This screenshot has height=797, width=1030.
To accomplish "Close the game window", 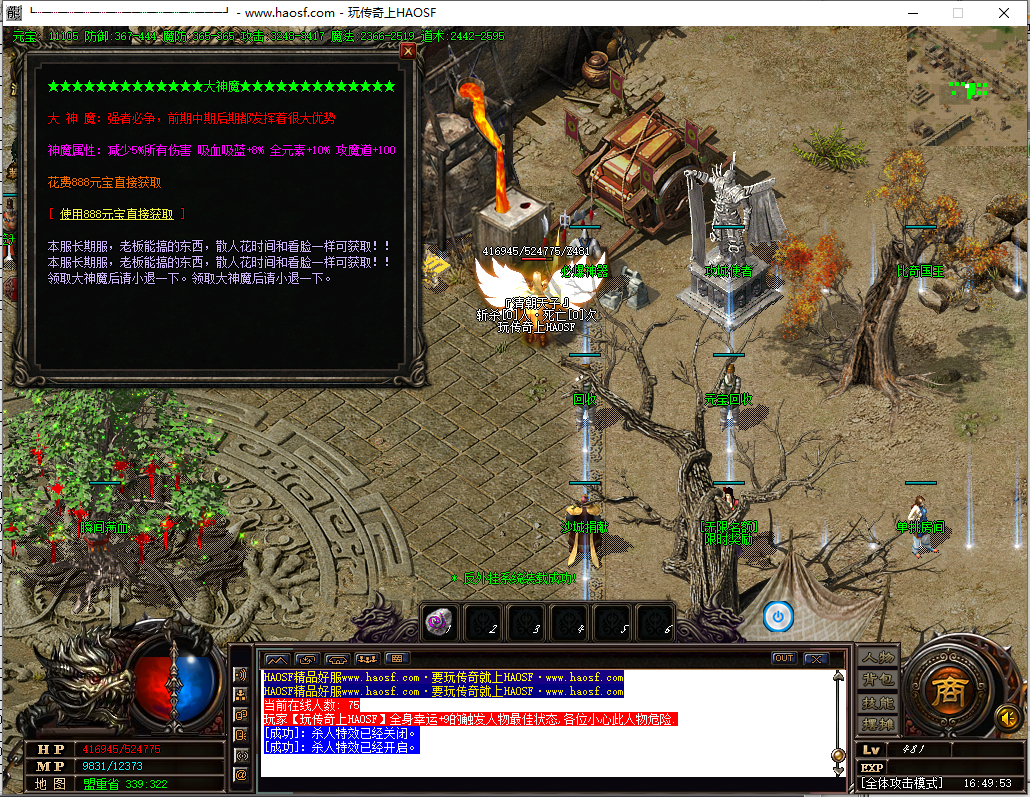I will tap(1004, 13).
